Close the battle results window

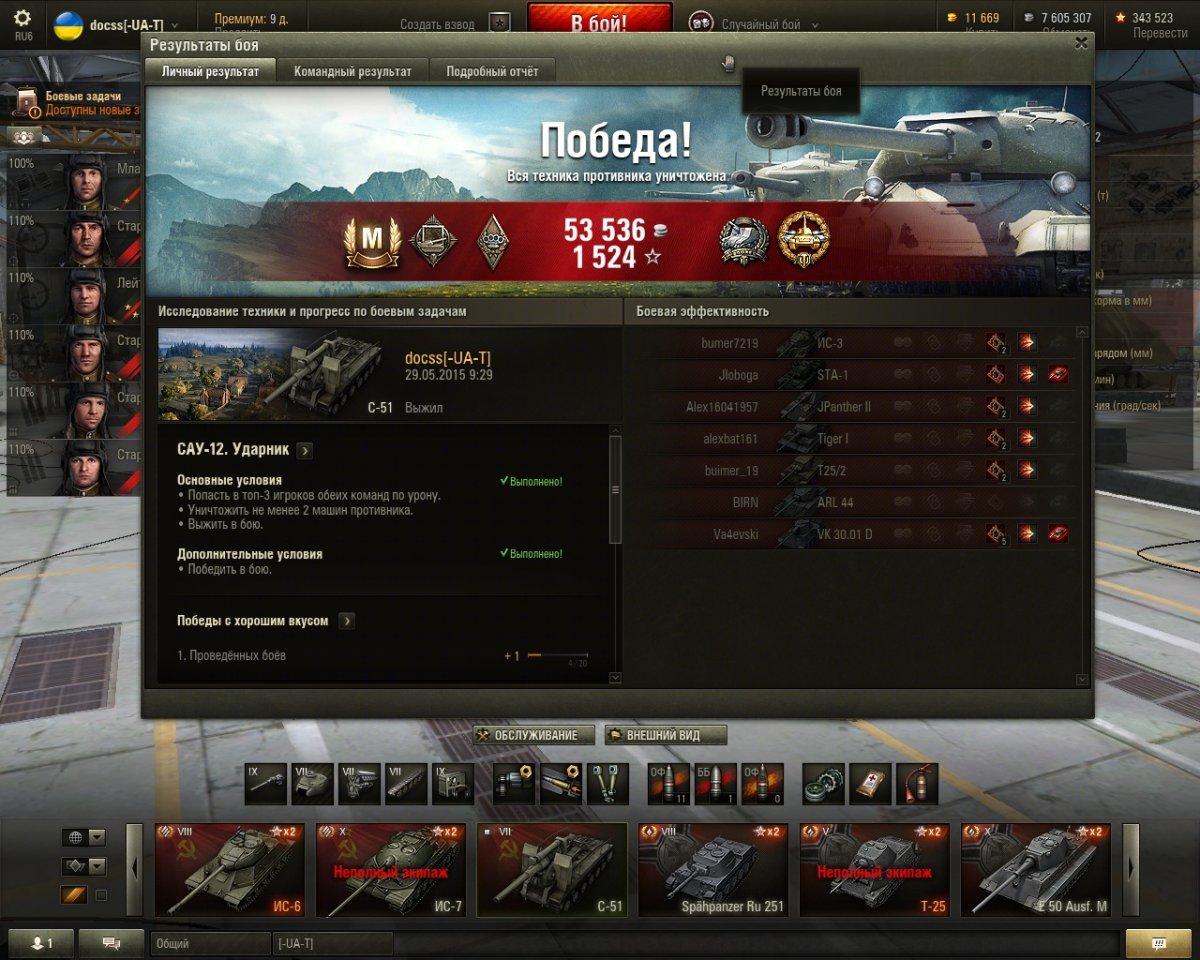coord(1080,43)
